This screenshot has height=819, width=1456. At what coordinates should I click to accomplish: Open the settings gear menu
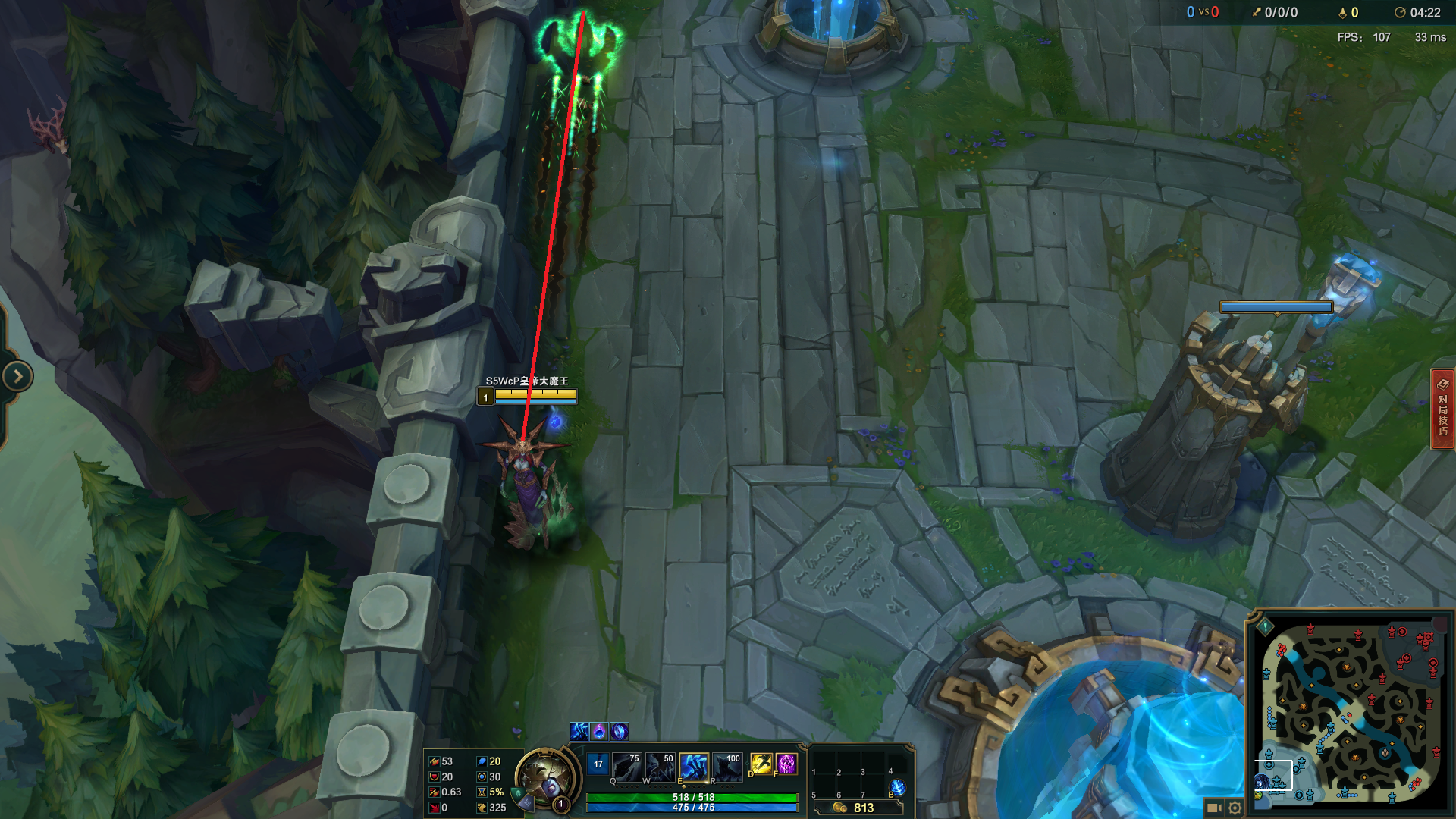(1235, 807)
